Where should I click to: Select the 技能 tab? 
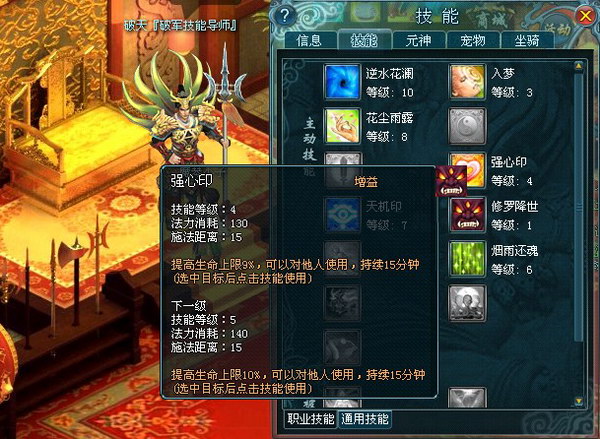365,41
